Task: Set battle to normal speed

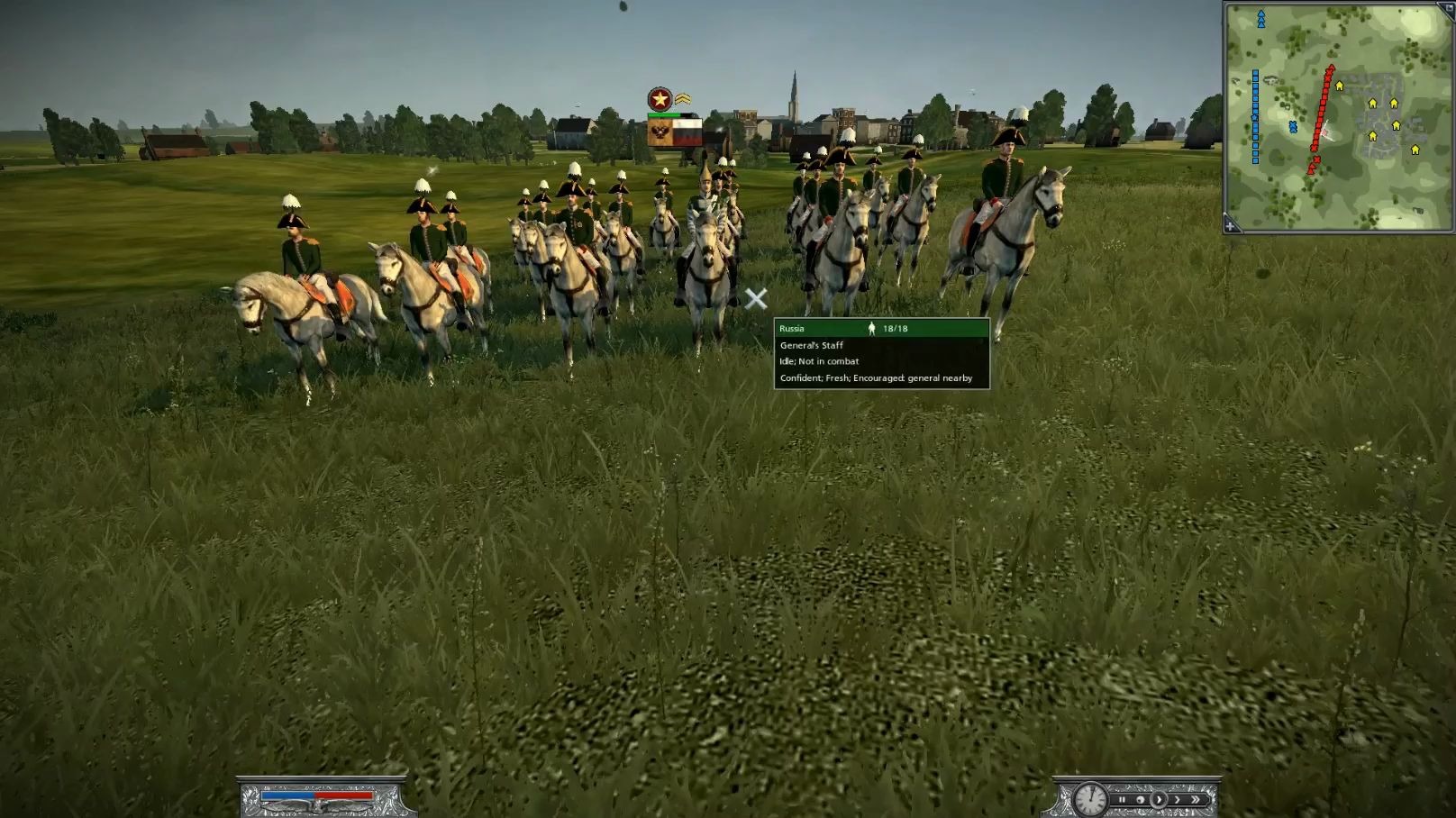Action: tap(1160, 799)
